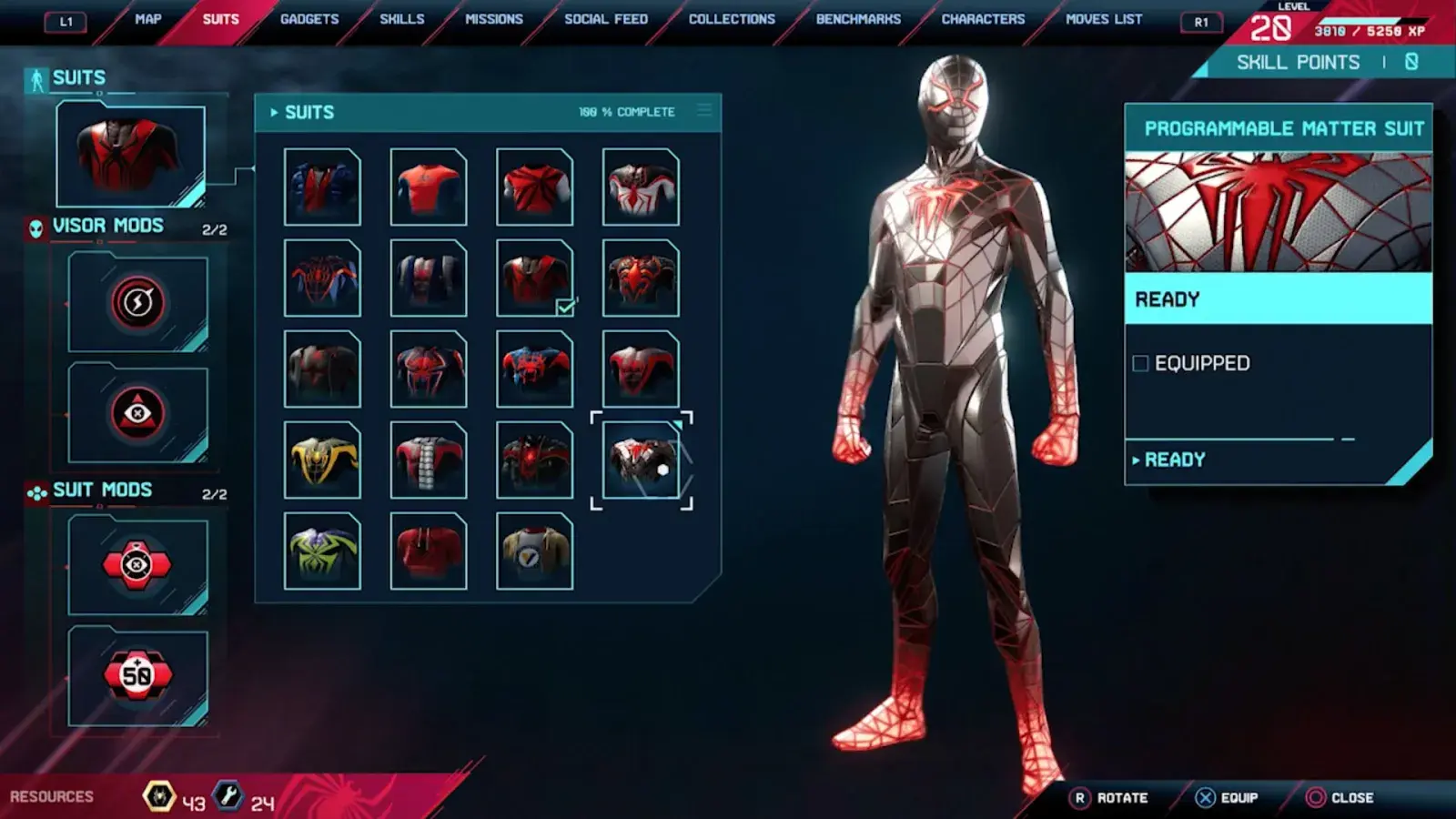Viewport: 1456px width, 819px height.
Task: Choose the green and purple suit thumbnail
Action: (322, 551)
